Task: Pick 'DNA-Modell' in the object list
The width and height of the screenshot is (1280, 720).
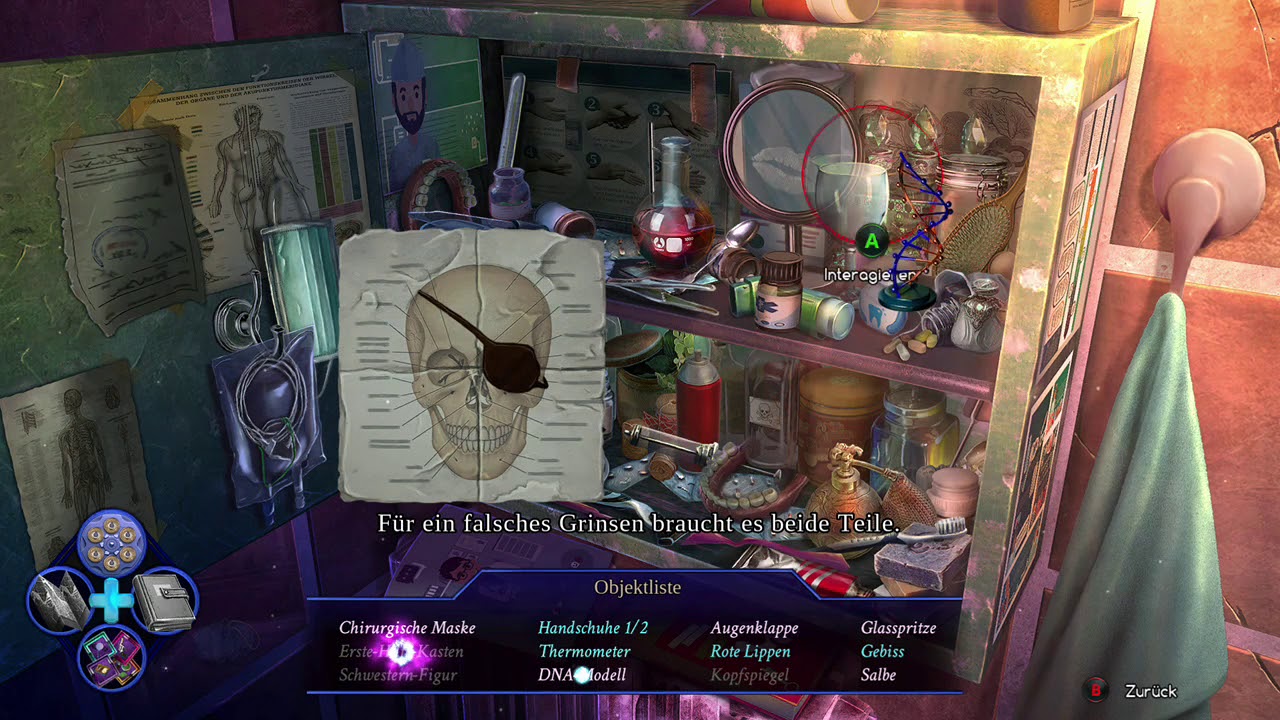Action: pos(582,675)
